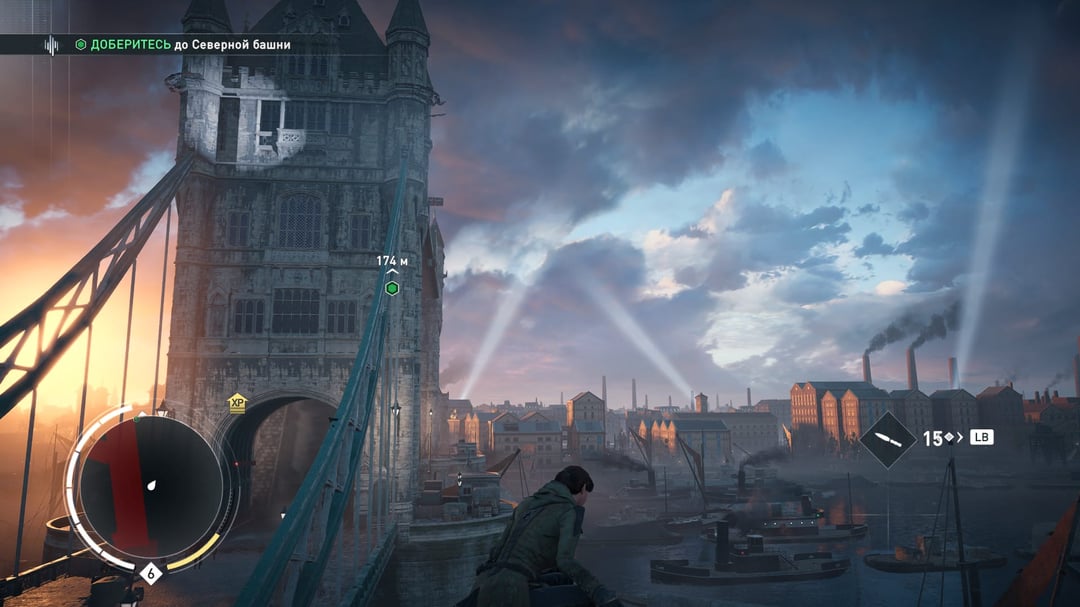Viewport: 1080px width, 607px height.
Task: Click the yellow XP marker icon
Action: pyautogui.click(x=237, y=404)
